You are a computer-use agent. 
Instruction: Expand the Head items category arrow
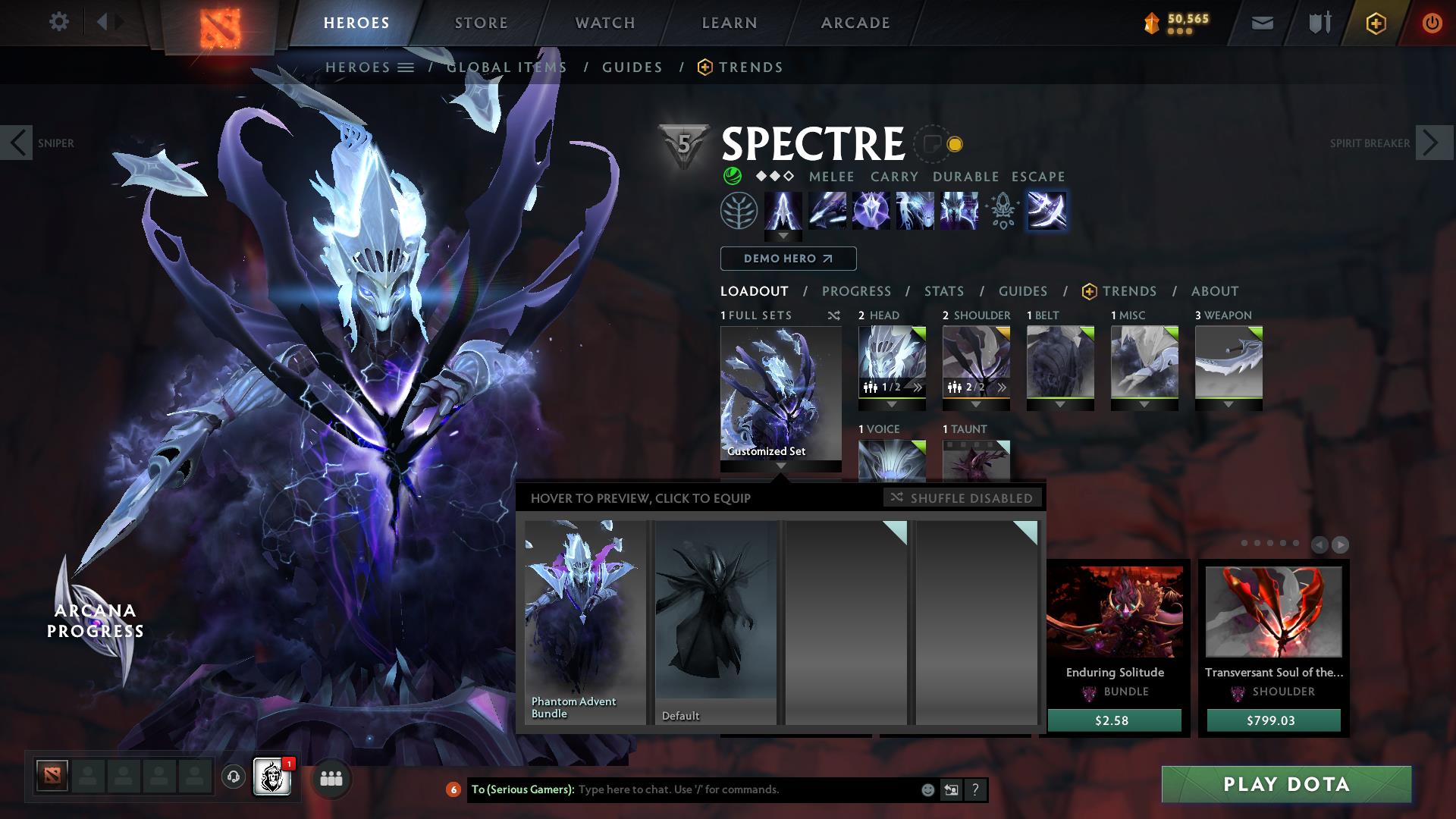(x=892, y=403)
